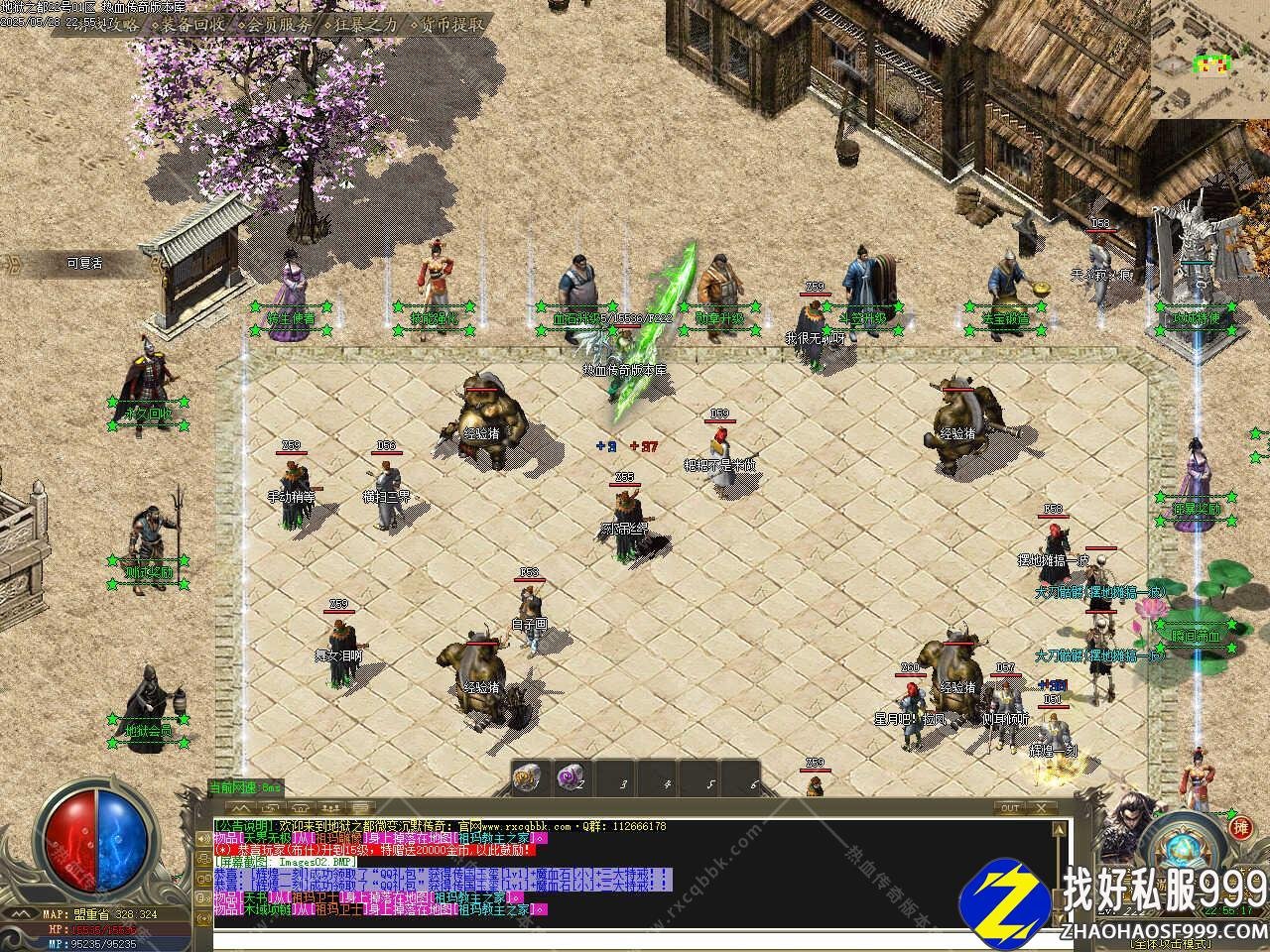Use the gold scroll in hotbar slot 1

(527, 778)
